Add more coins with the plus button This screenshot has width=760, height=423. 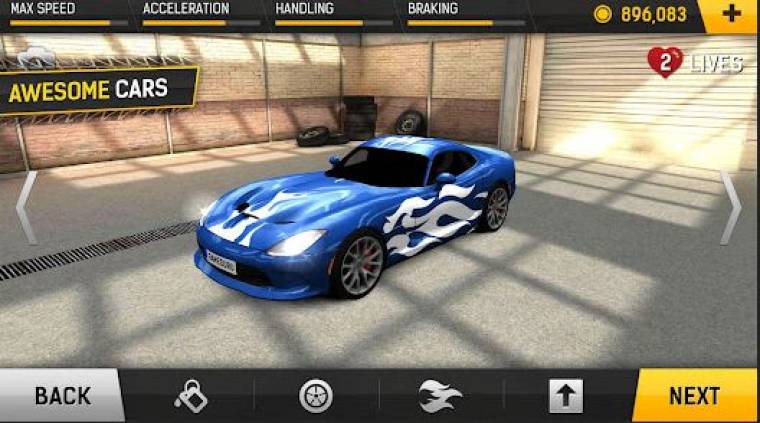(730, 15)
